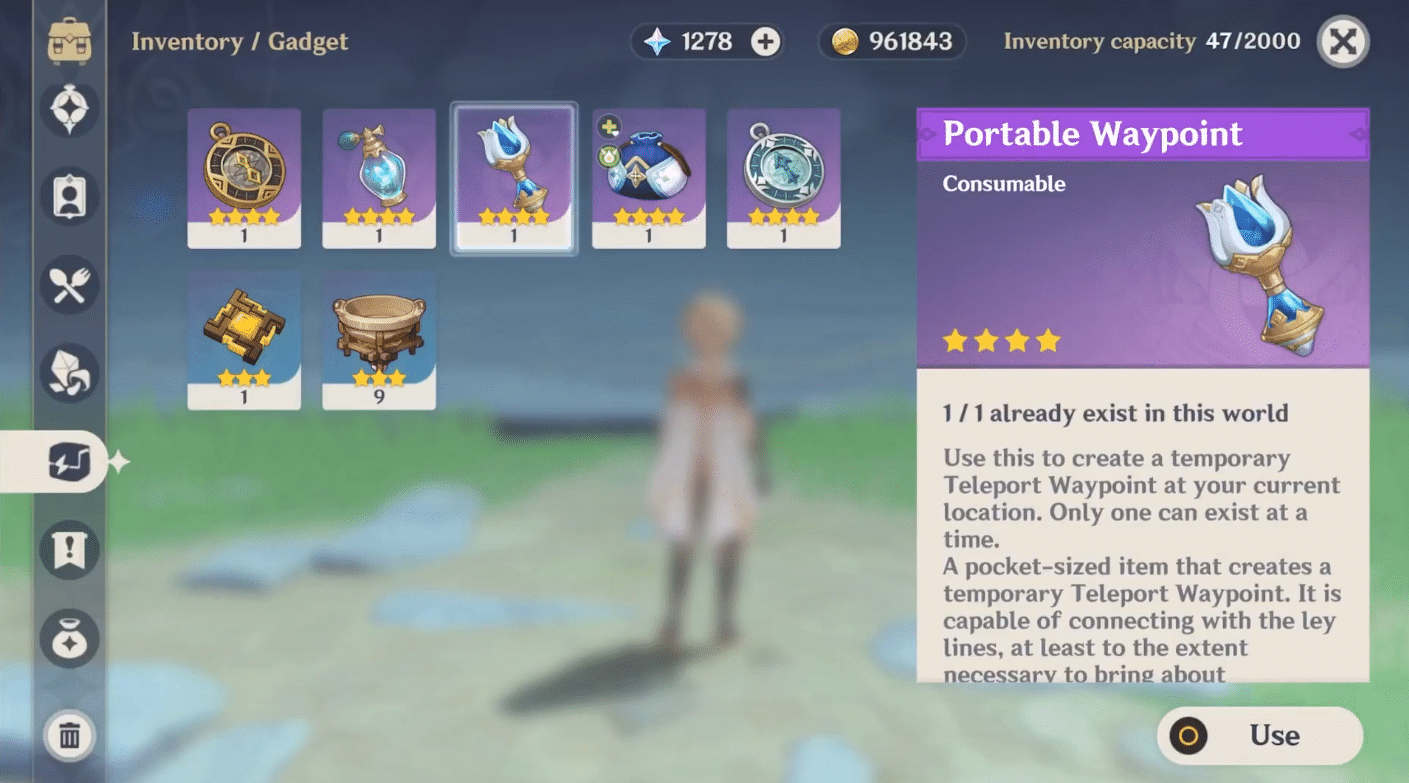
Task: Switch to the food tab
Action: [x=70, y=286]
